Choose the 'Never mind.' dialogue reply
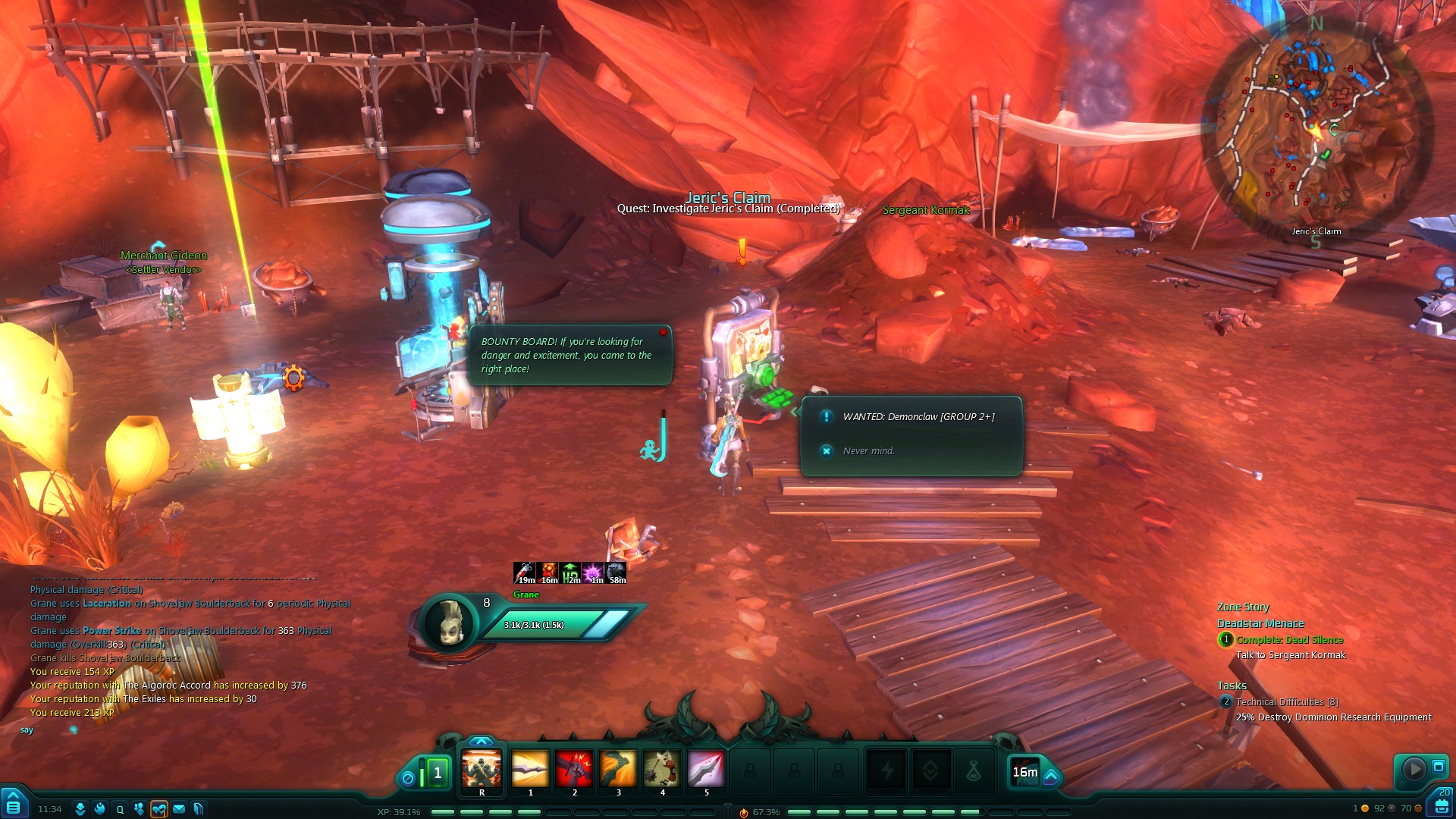1456x819 pixels. pos(868,450)
